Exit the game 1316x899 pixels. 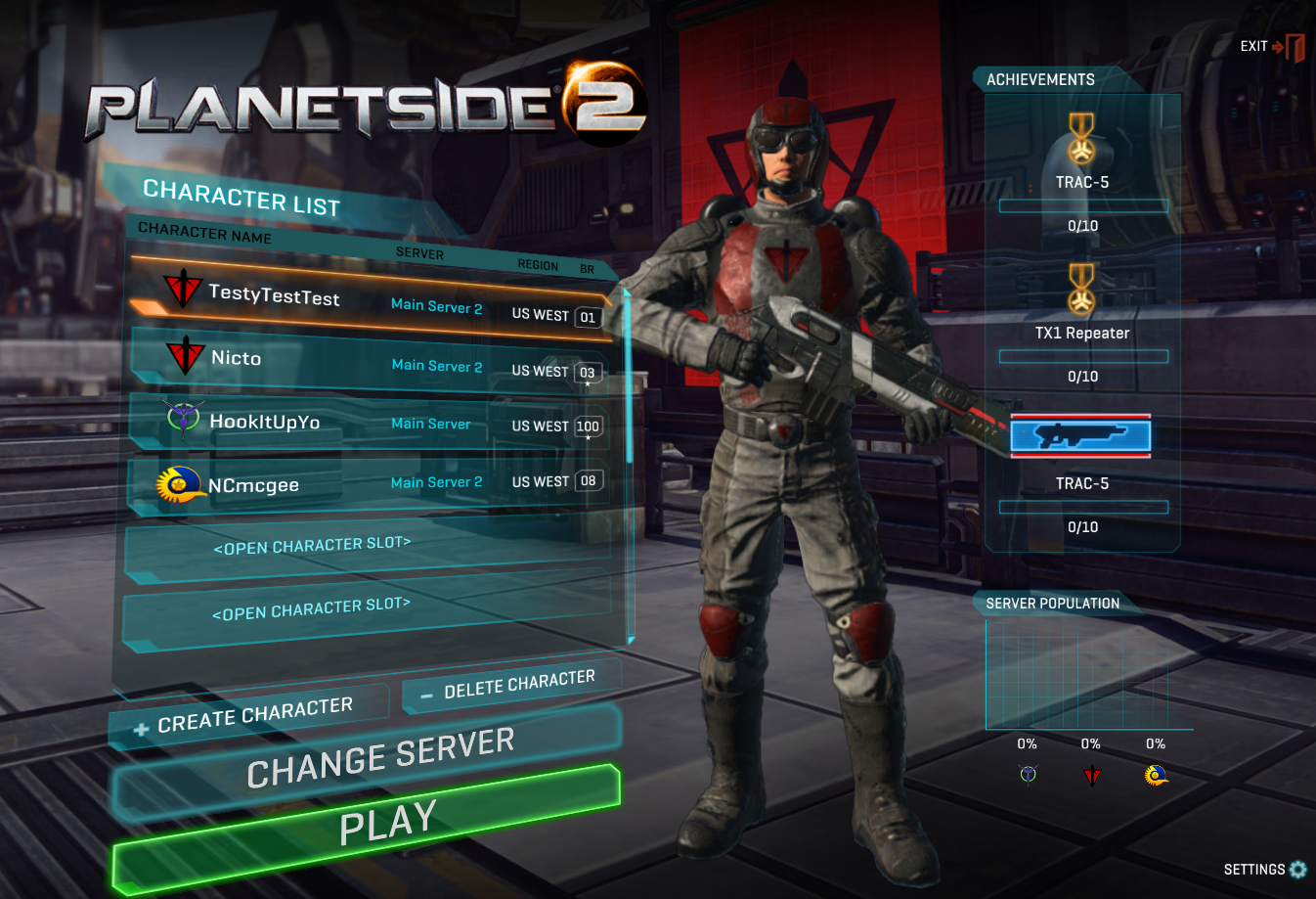1272,46
